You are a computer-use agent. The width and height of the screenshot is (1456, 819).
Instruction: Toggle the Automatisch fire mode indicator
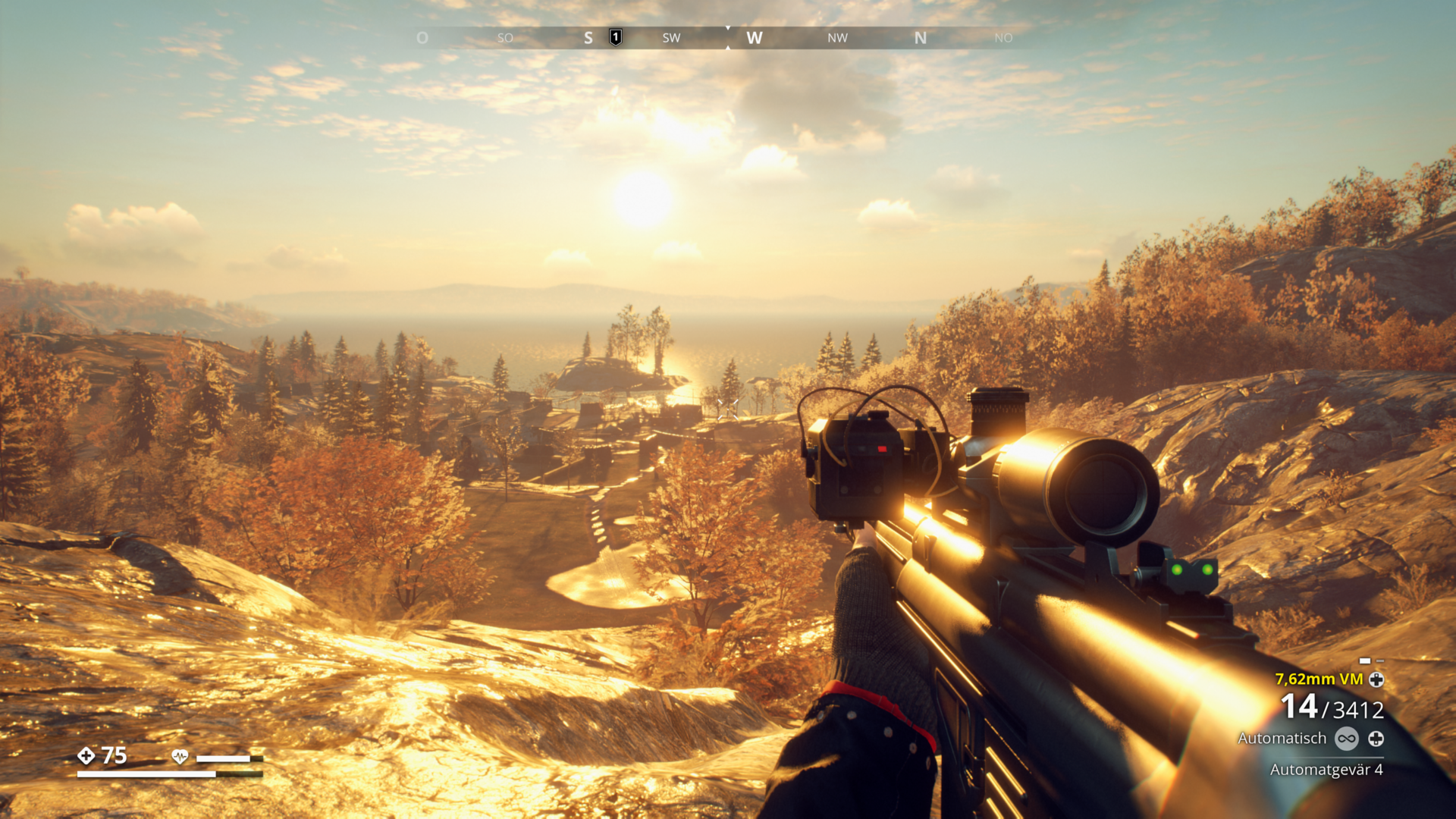point(1282,738)
